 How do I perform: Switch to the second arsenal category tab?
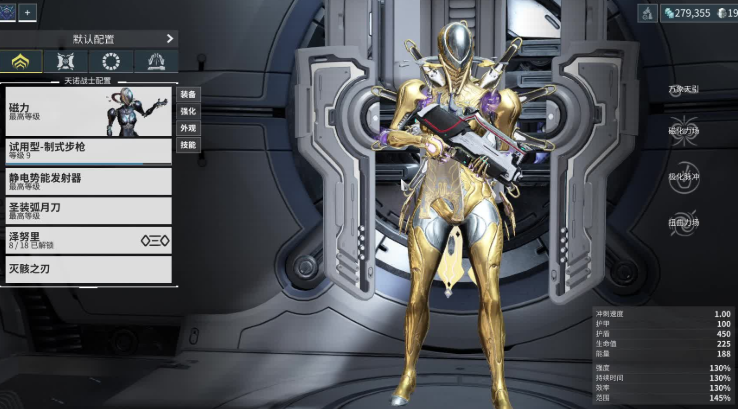(66, 62)
